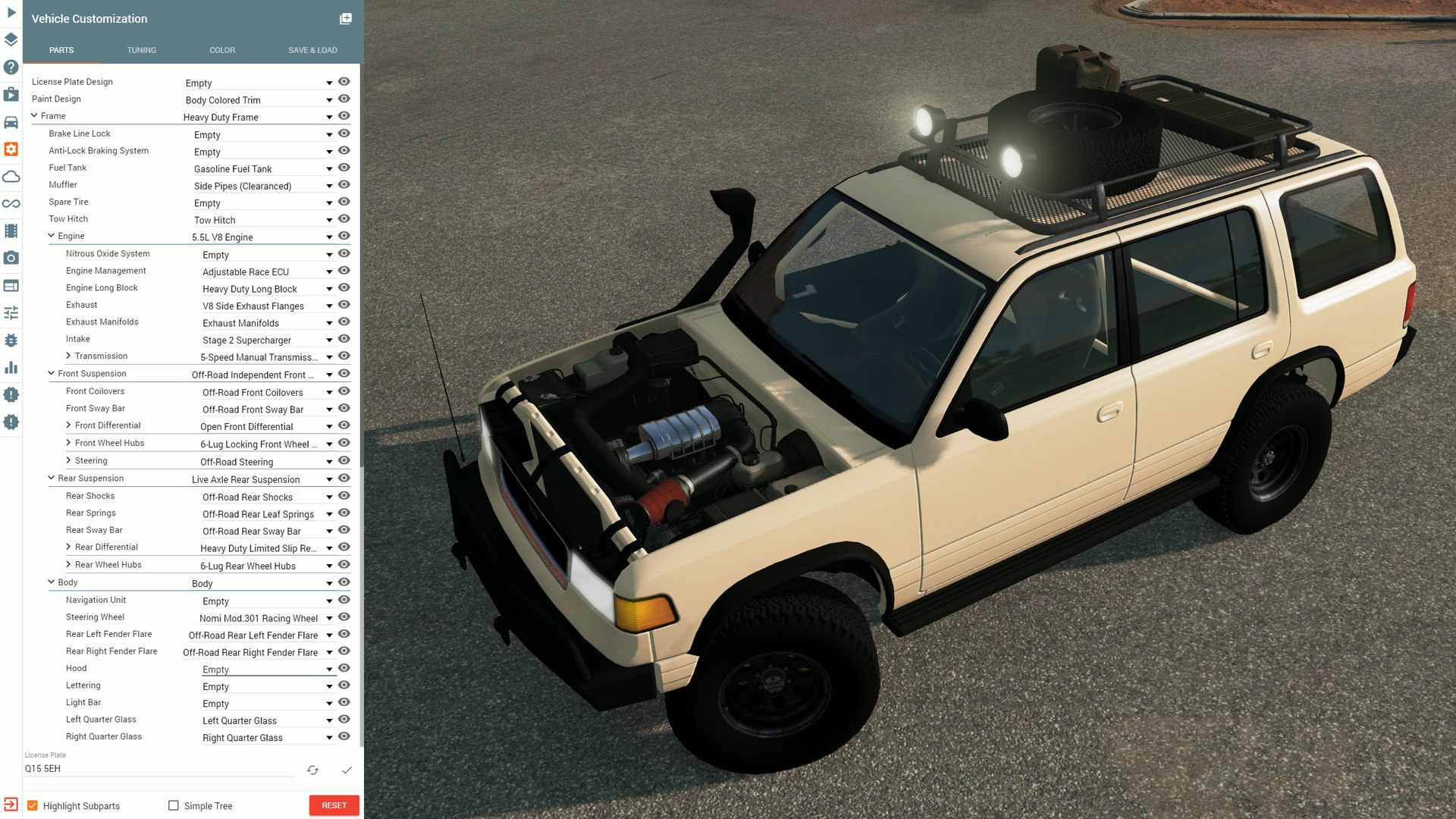The height and width of the screenshot is (819, 1456).
Task: Click the bug report icon in sidebar
Action: coord(11,340)
